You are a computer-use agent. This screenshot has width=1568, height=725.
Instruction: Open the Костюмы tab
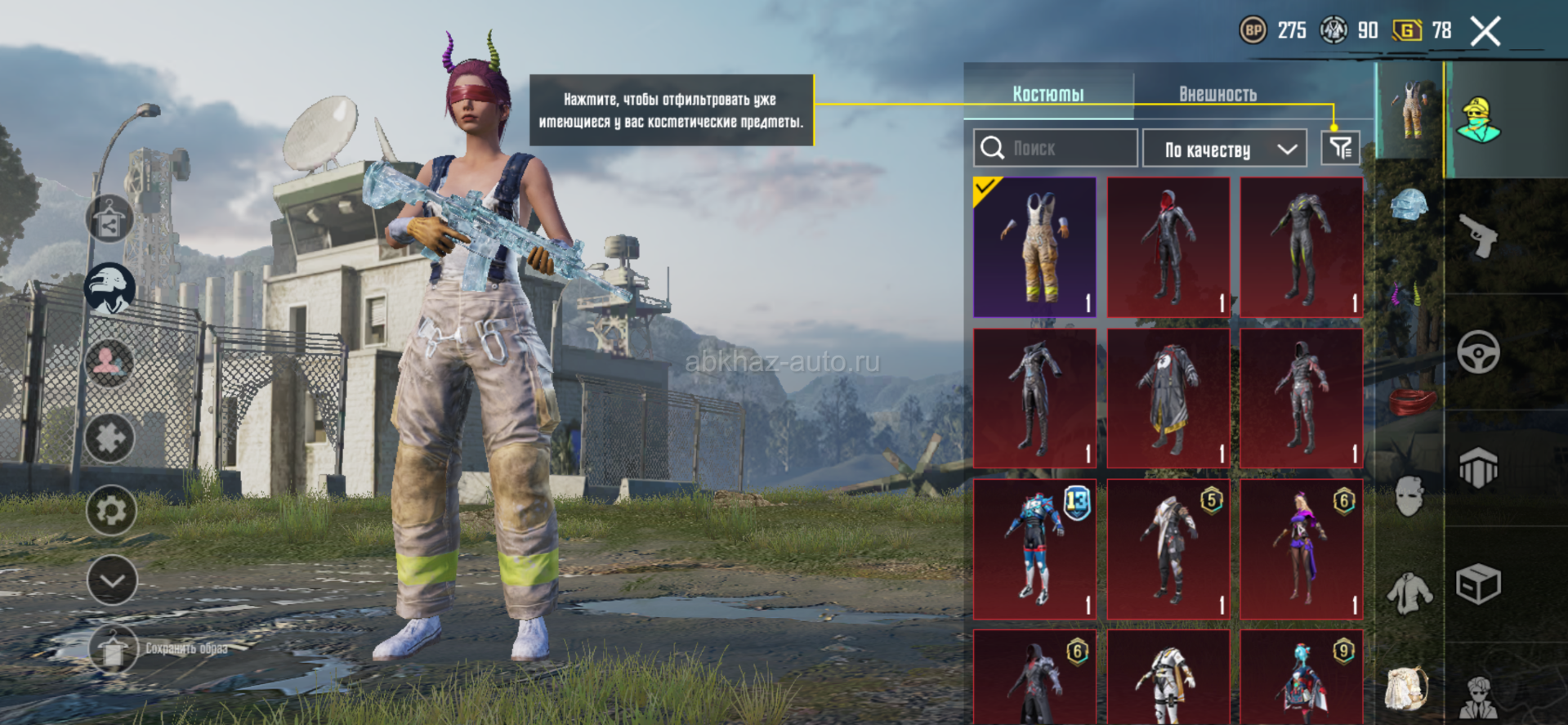point(1048,94)
